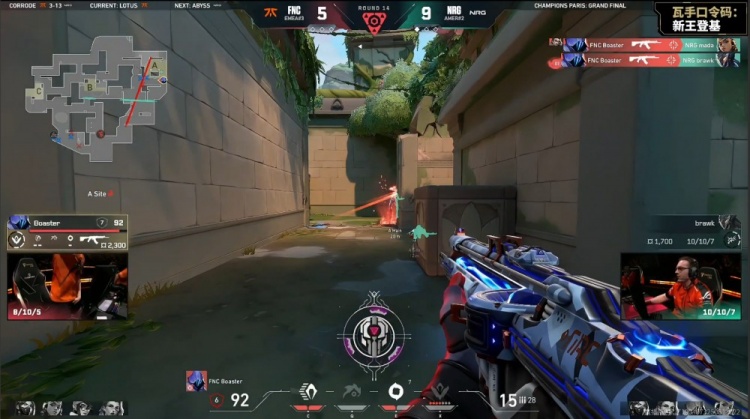
Task: Activate the greyed-out second ability icon
Action: 349,391
